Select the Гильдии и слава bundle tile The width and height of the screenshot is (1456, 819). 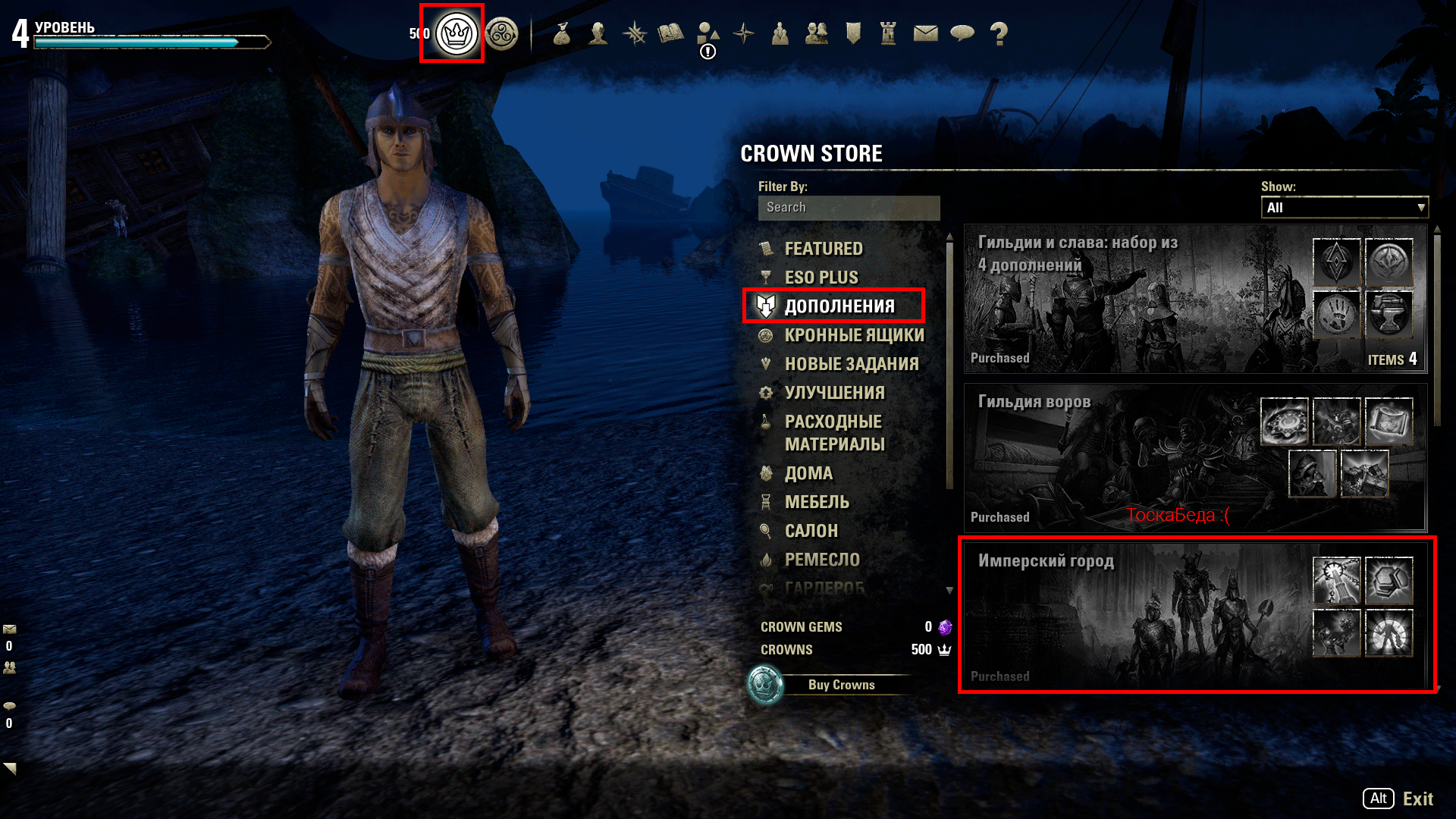click(1137, 299)
